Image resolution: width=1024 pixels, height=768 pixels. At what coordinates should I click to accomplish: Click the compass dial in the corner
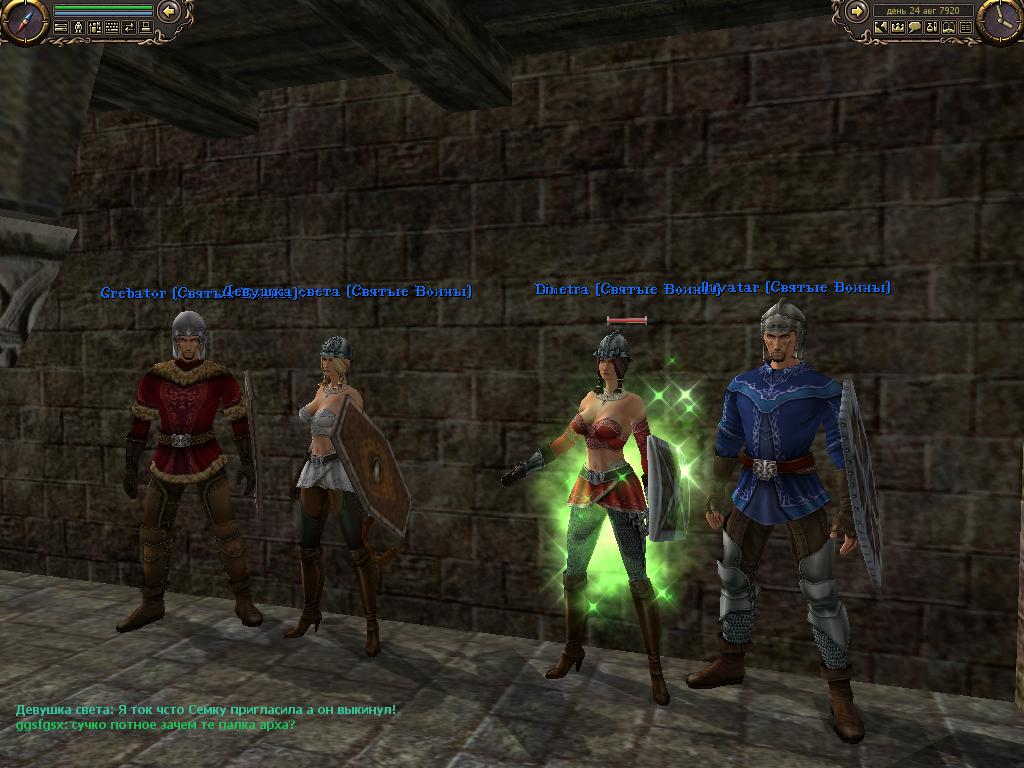pos(25,21)
